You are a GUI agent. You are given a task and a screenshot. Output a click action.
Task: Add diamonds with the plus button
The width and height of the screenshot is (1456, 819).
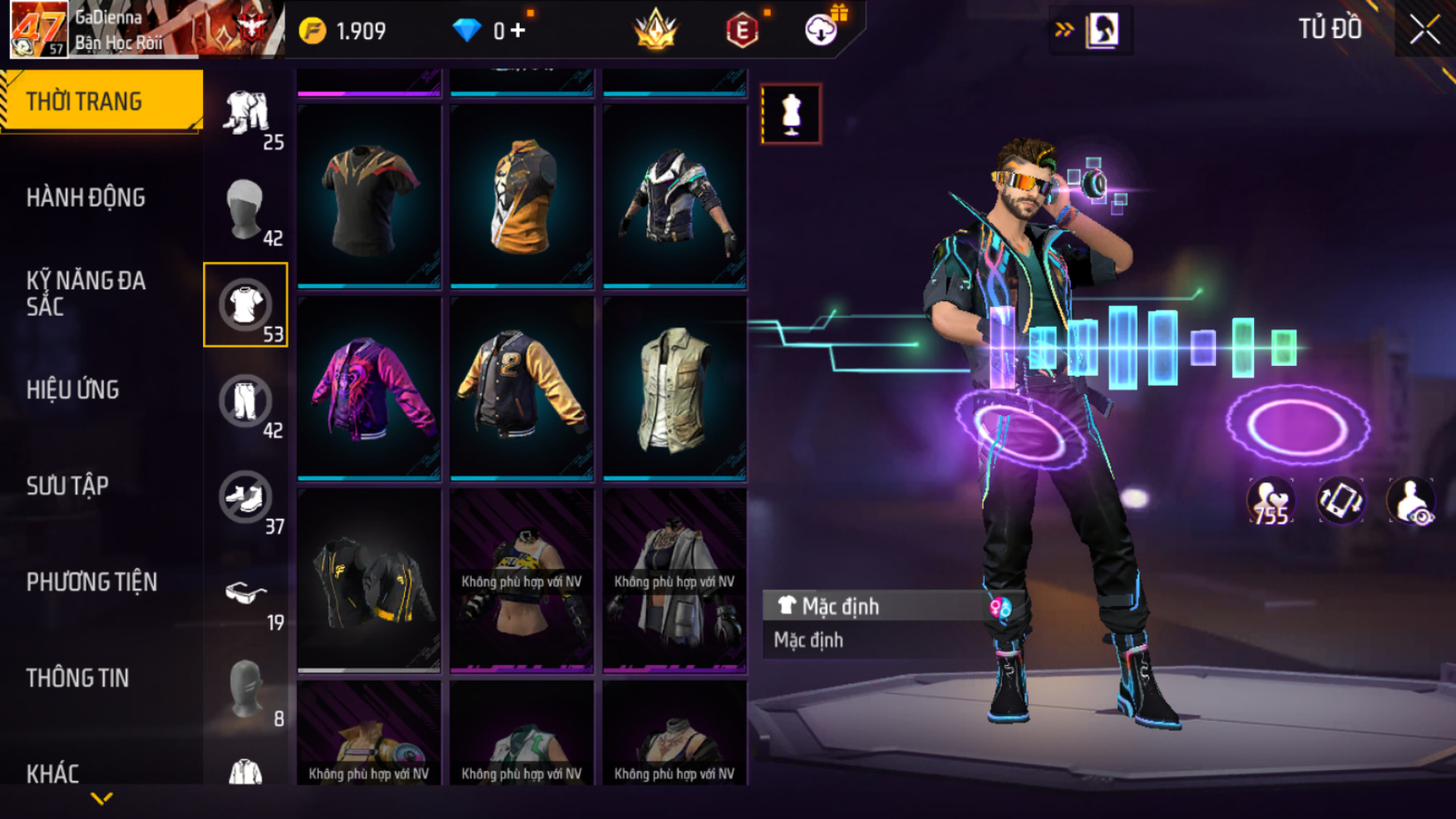point(518,31)
